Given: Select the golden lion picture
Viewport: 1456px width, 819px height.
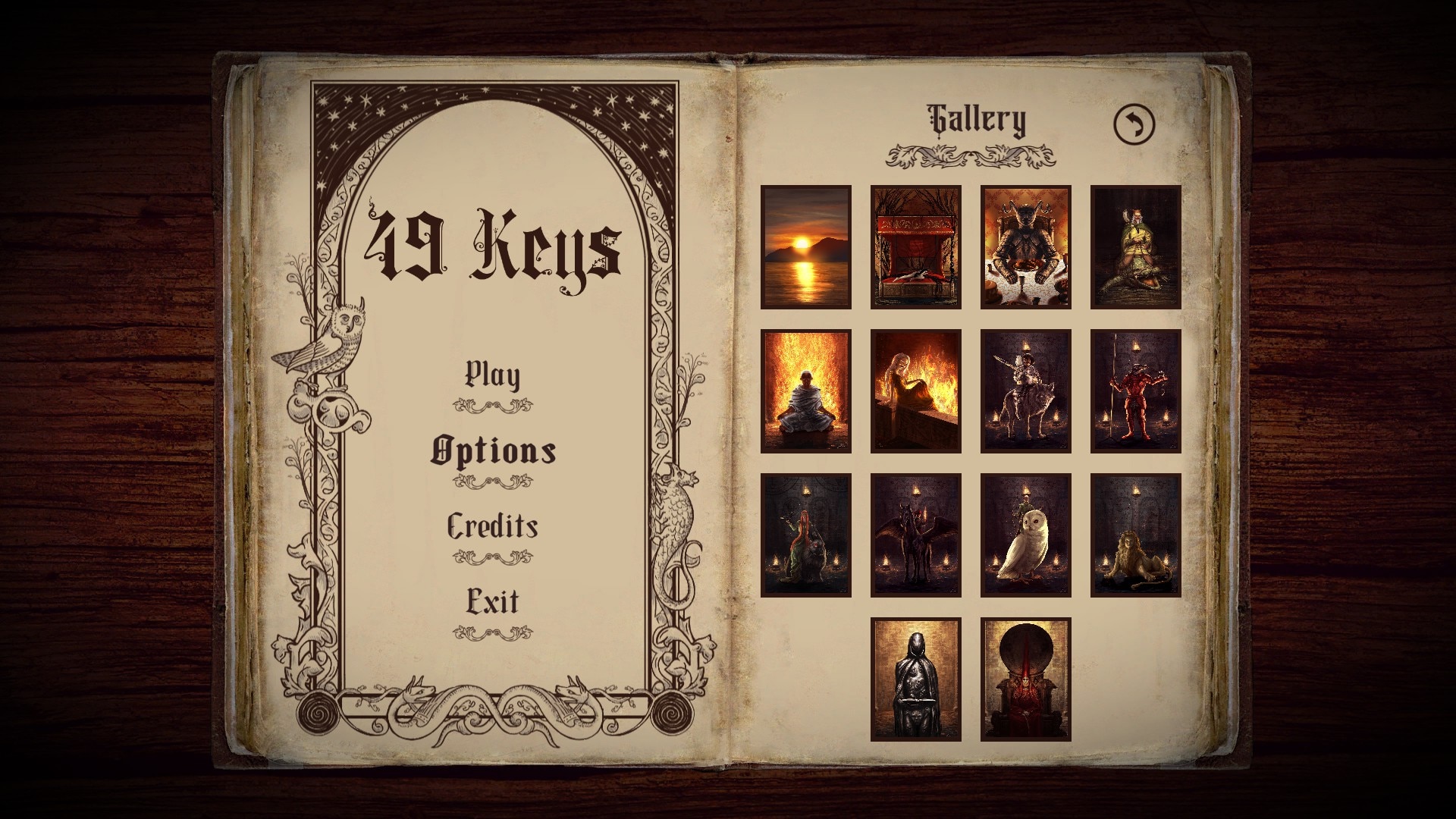Looking at the screenshot, I should pos(1136,535).
